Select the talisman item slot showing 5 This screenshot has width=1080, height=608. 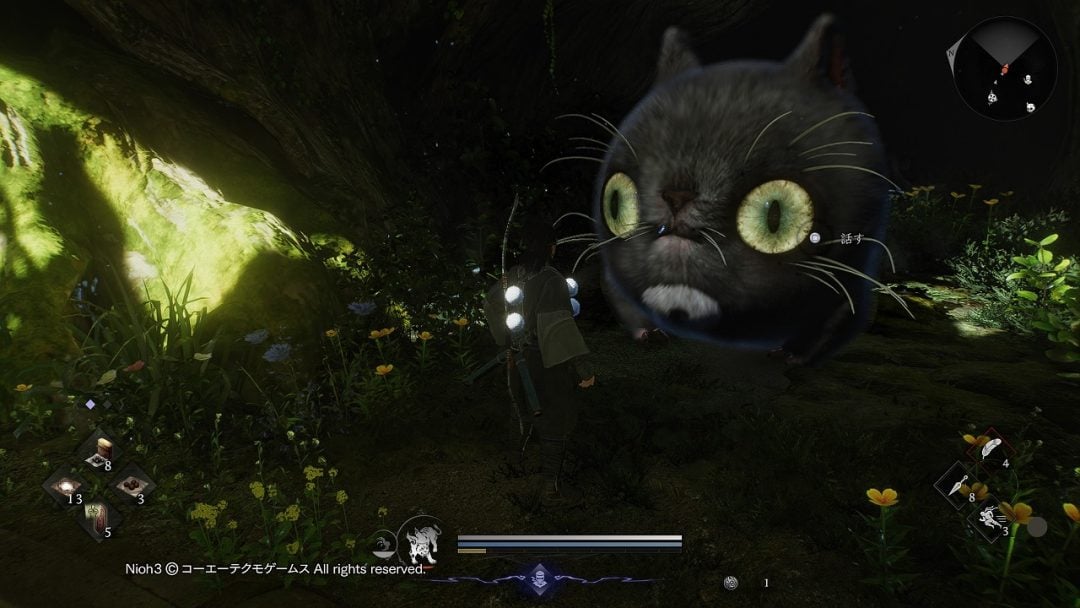pyautogui.click(x=98, y=519)
